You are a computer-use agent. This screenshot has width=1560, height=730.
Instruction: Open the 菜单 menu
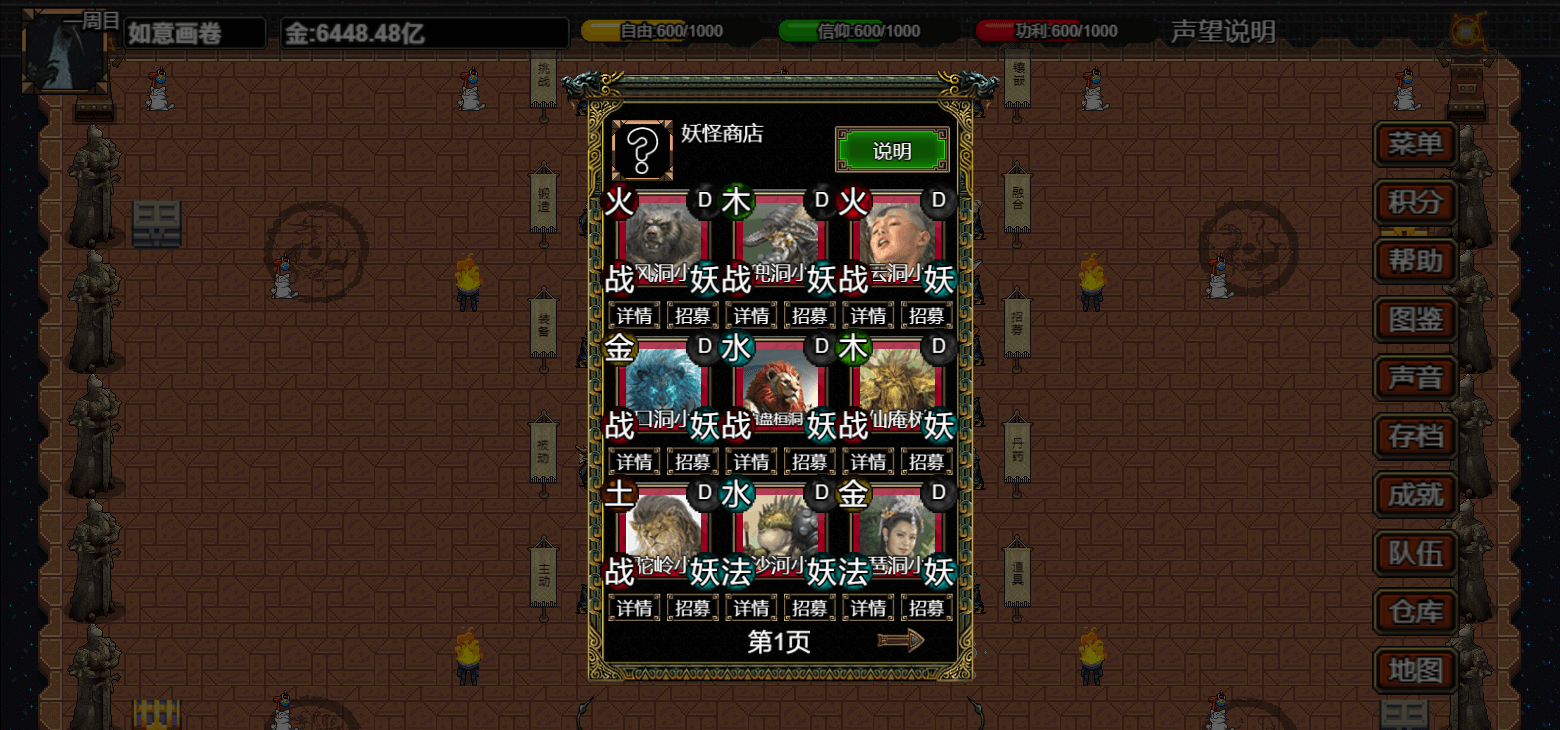tap(1416, 144)
